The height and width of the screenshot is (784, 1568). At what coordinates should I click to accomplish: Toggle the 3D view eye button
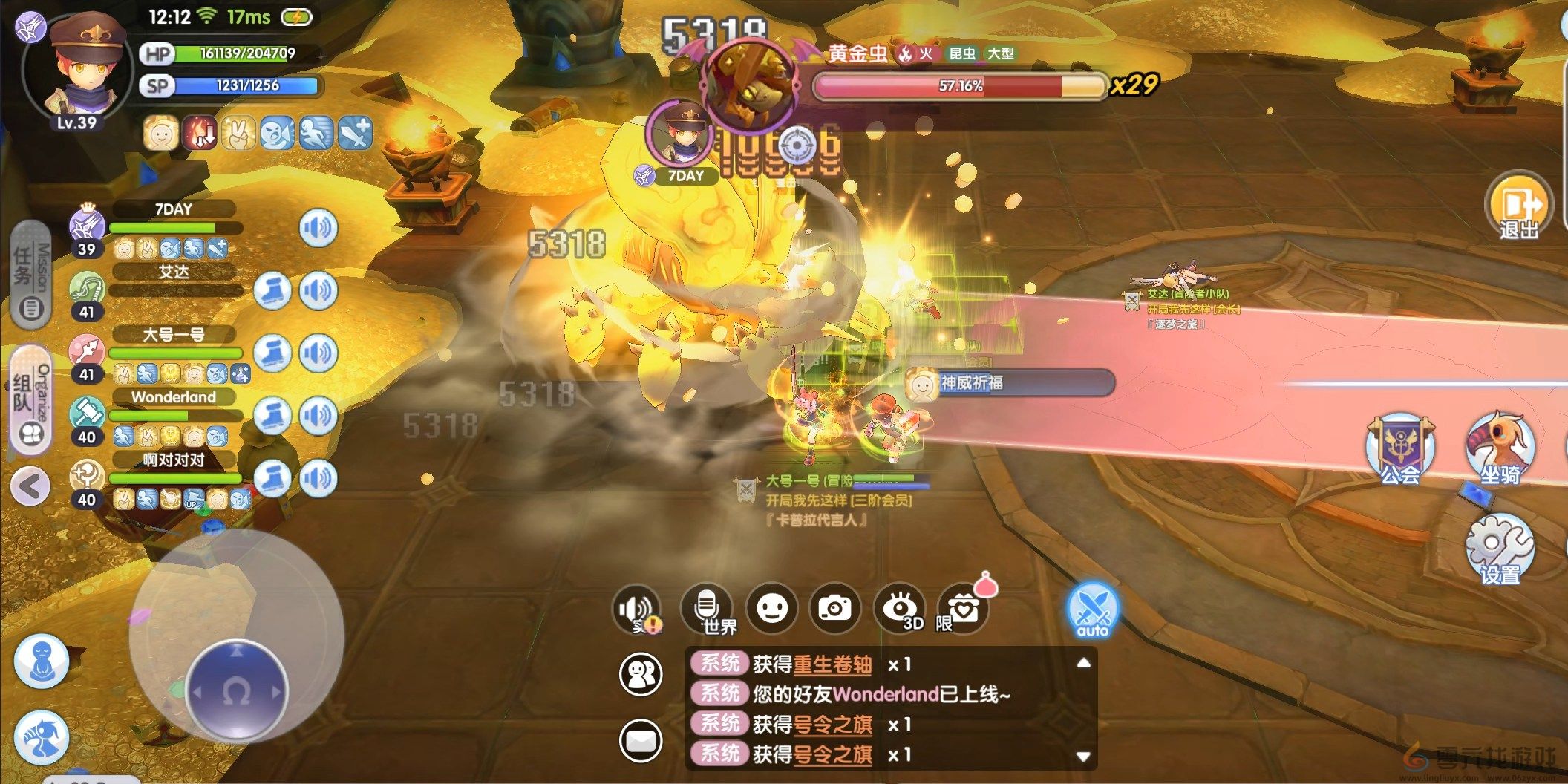click(901, 609)
